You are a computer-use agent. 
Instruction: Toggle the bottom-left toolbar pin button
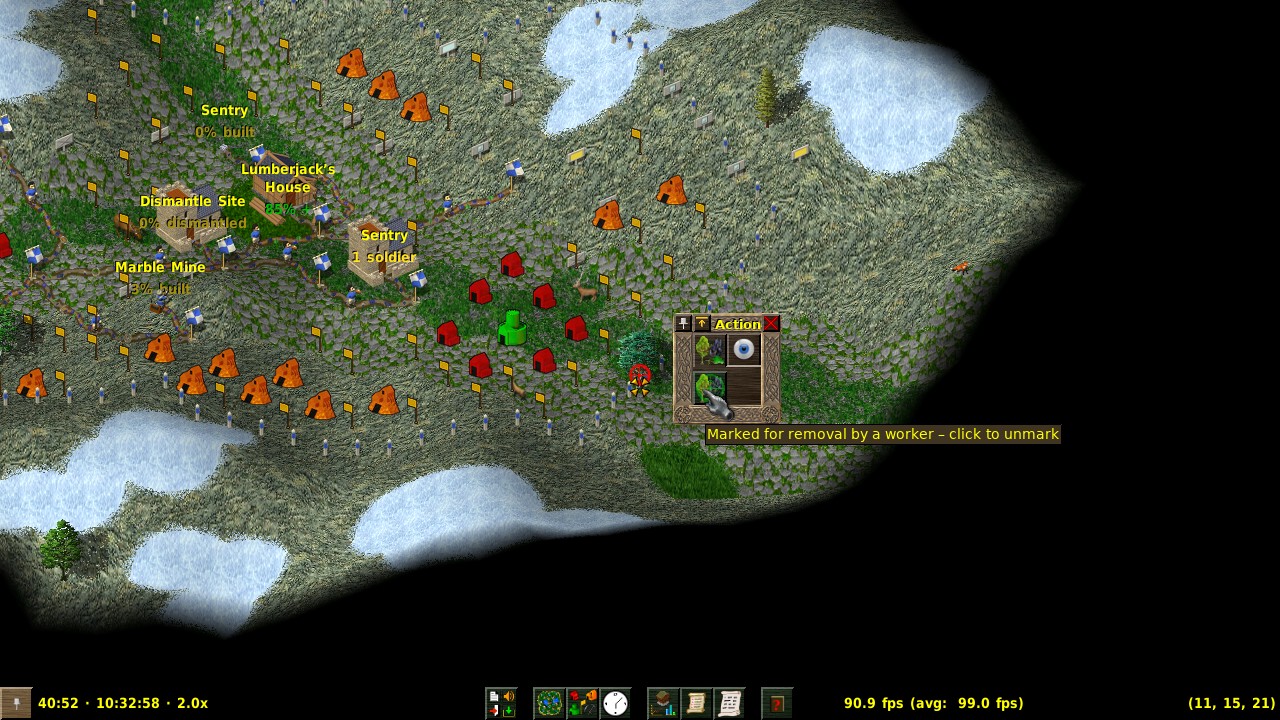tap(16, 703)
